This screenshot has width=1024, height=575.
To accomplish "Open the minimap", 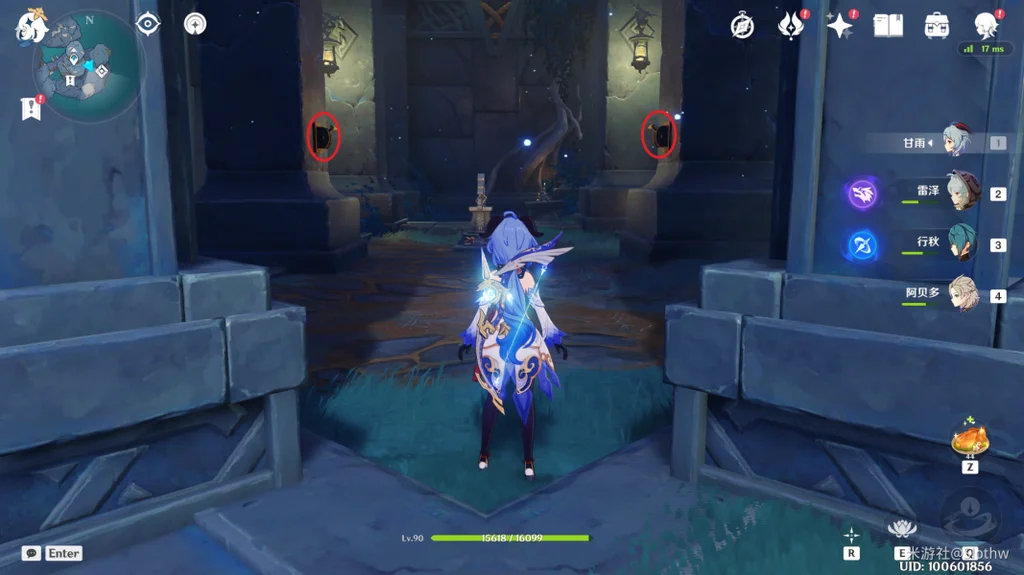I will 88,68.
